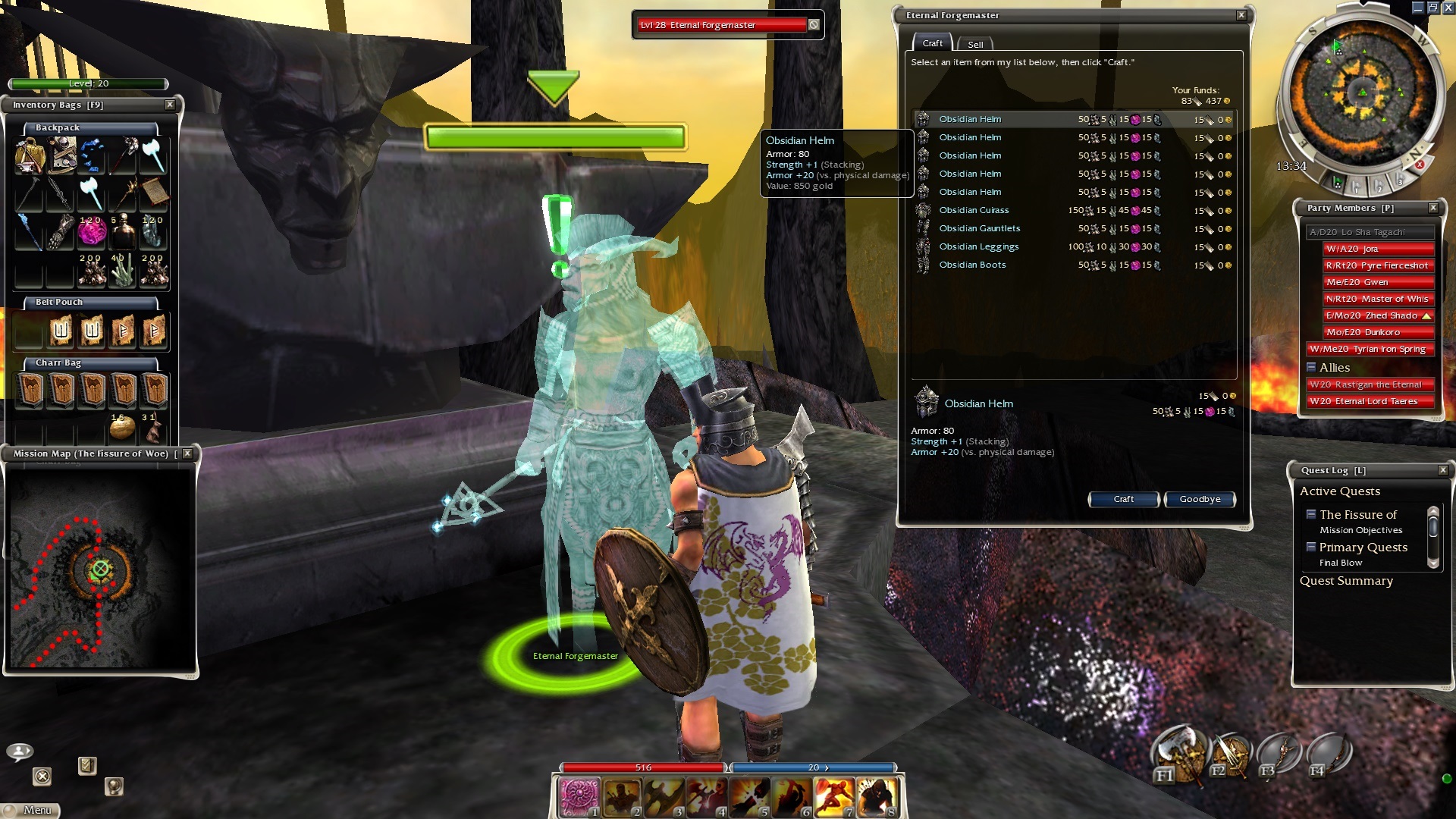Close the Eternal Forgemaster window
The height and width of the screenshot is (819, 1456).
(x=1241, y=15)
